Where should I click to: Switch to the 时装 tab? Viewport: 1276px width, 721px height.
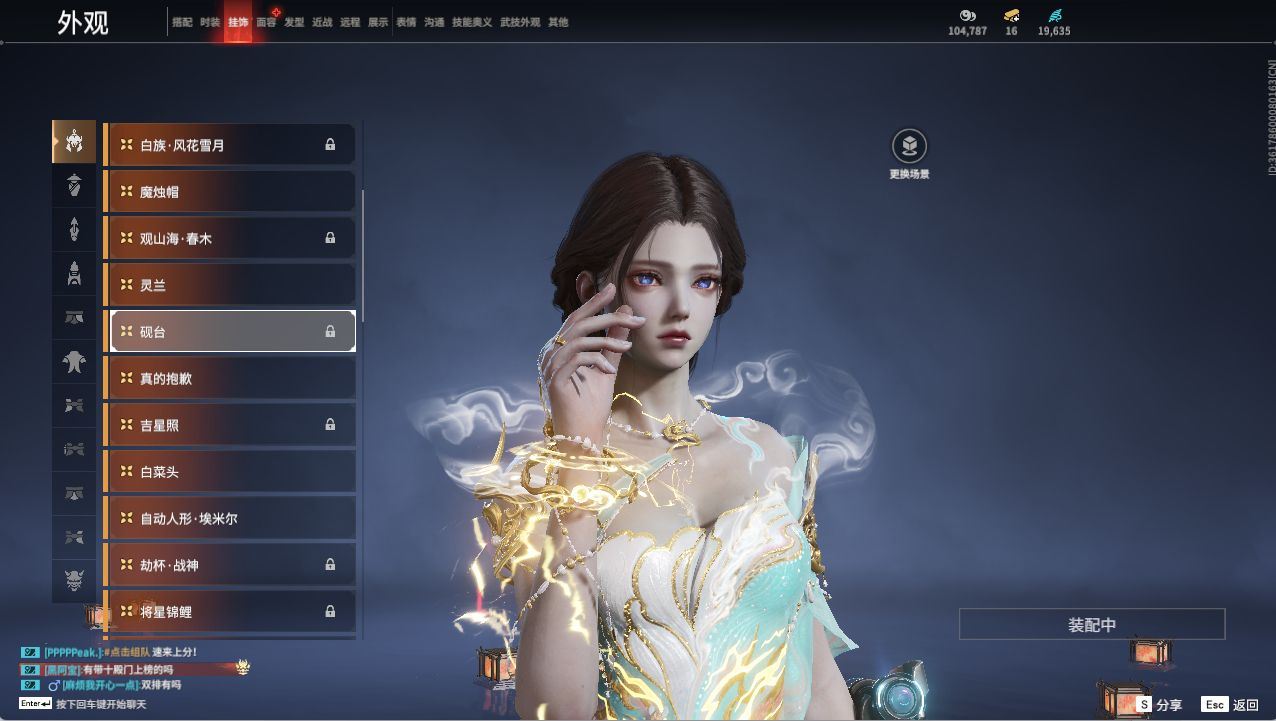(210, 22)
